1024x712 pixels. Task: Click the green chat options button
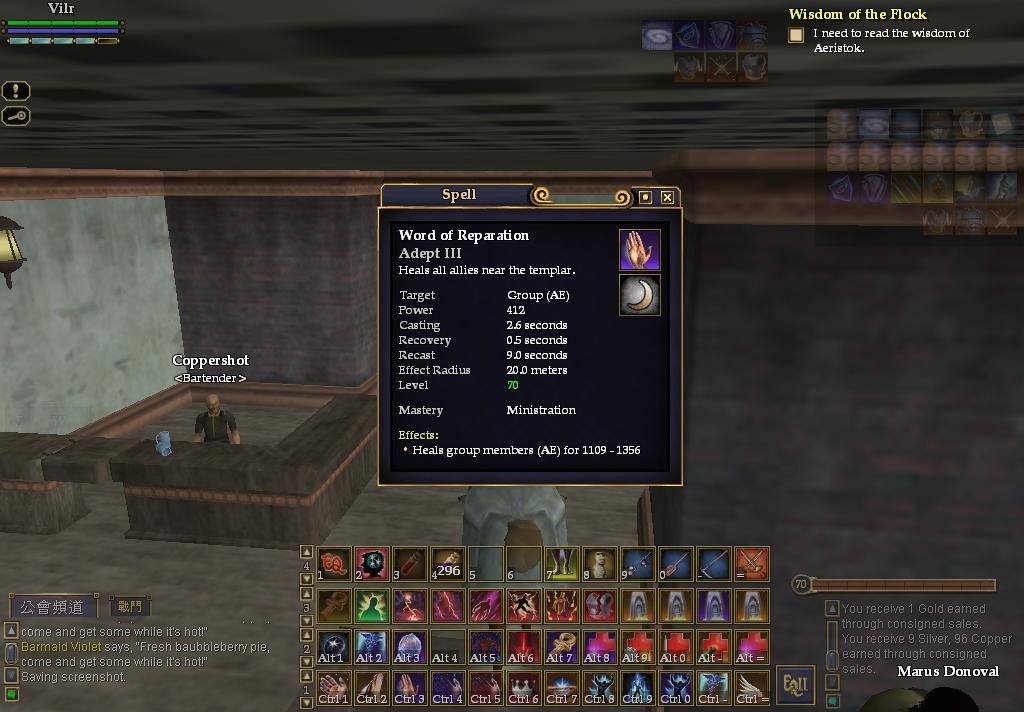click(x=11, y=694)
